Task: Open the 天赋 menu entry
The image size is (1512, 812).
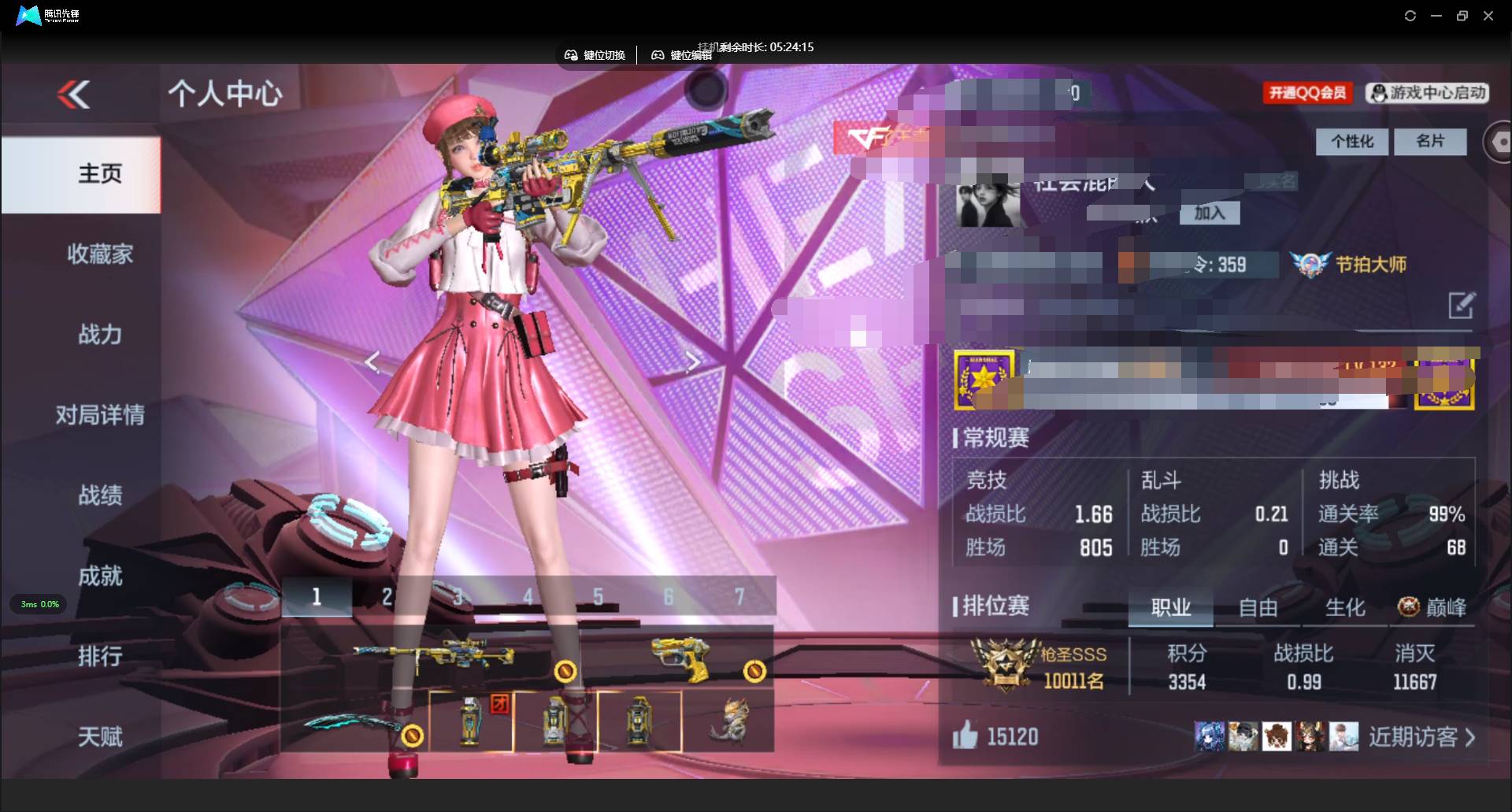Action: 99,736
